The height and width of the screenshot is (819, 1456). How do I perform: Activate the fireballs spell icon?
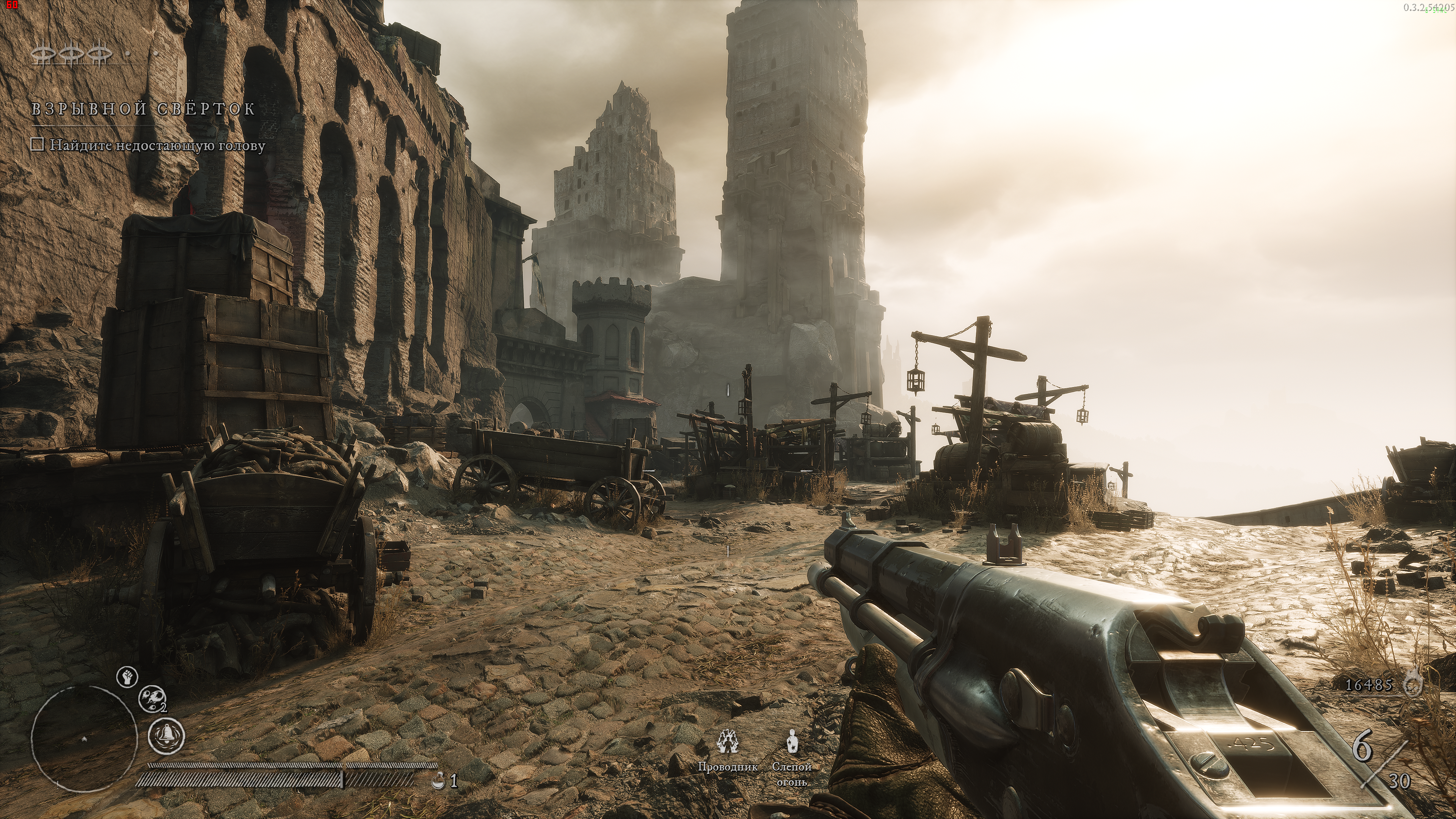click(152, 698)
